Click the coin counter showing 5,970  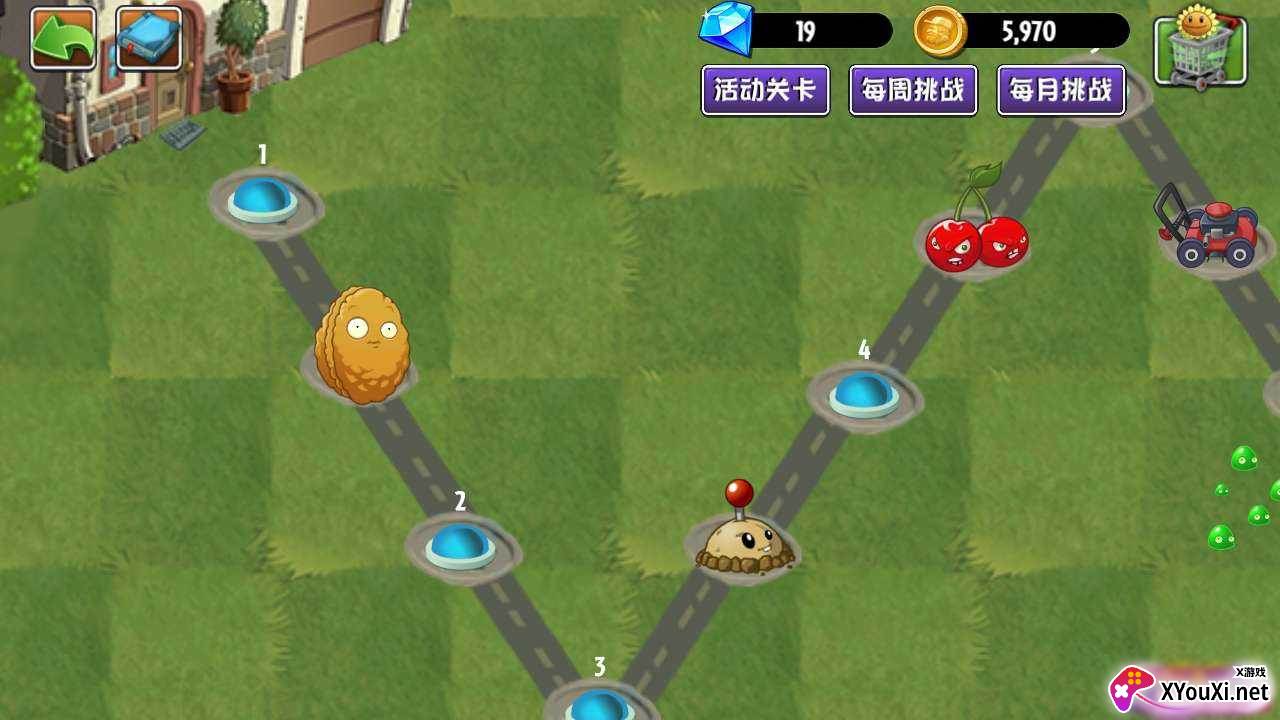pyautogui.click(x=1030, y=31)
